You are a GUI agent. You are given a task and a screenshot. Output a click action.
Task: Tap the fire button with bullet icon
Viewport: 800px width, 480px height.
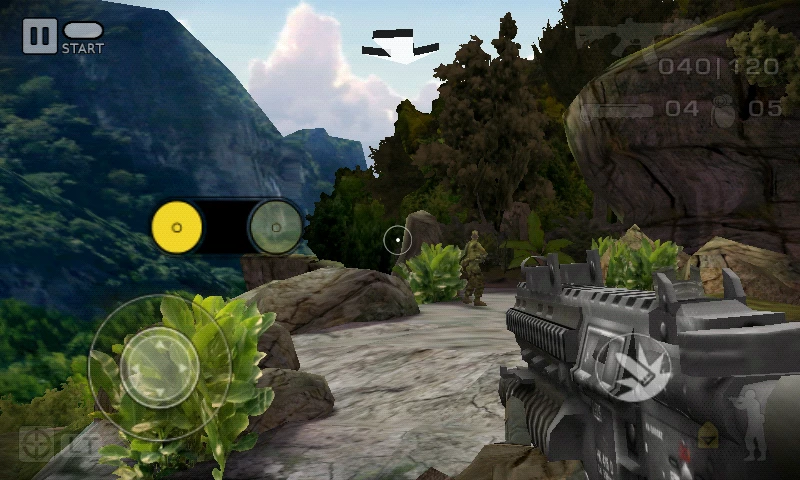pyautogui.click(x=633, y=367)
